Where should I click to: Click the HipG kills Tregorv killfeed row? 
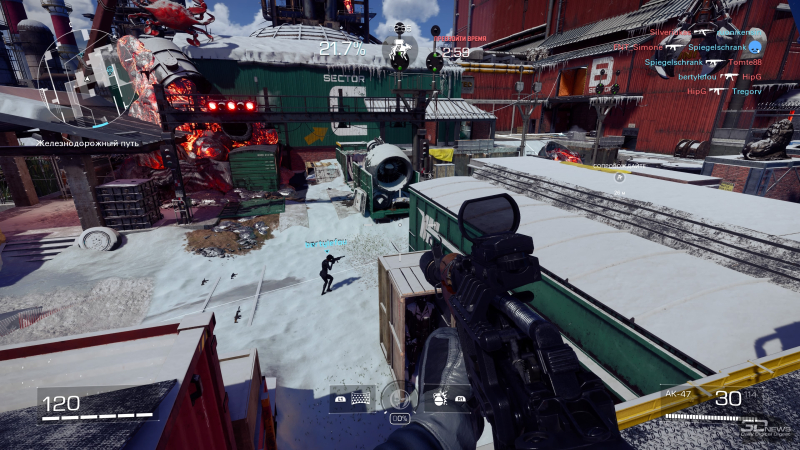coord(724,90)
